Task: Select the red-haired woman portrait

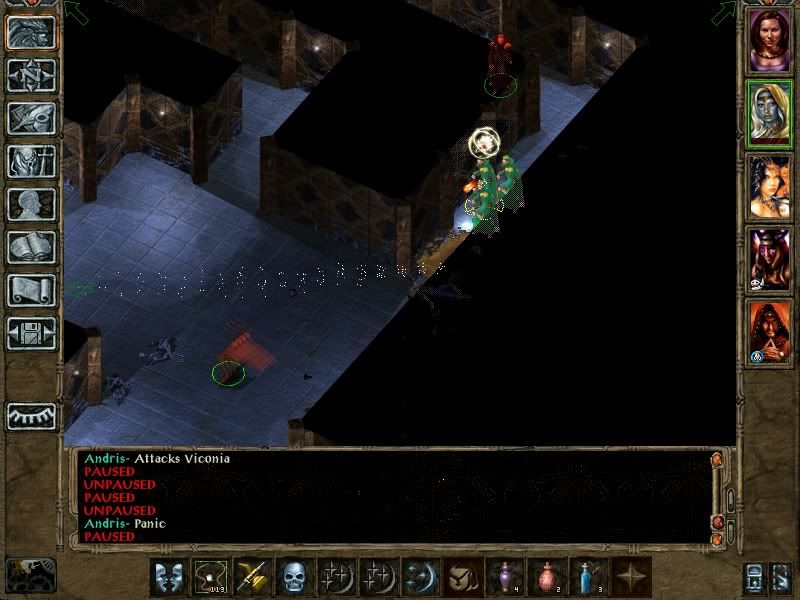Action: [x=769, y=41]
